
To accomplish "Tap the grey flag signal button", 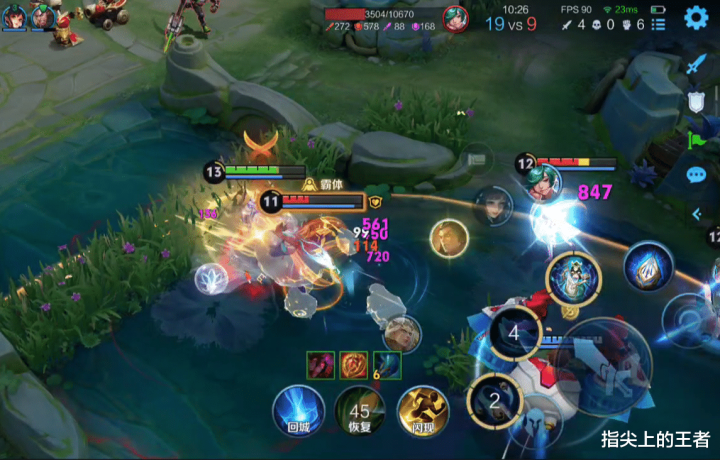I will 476,157.
